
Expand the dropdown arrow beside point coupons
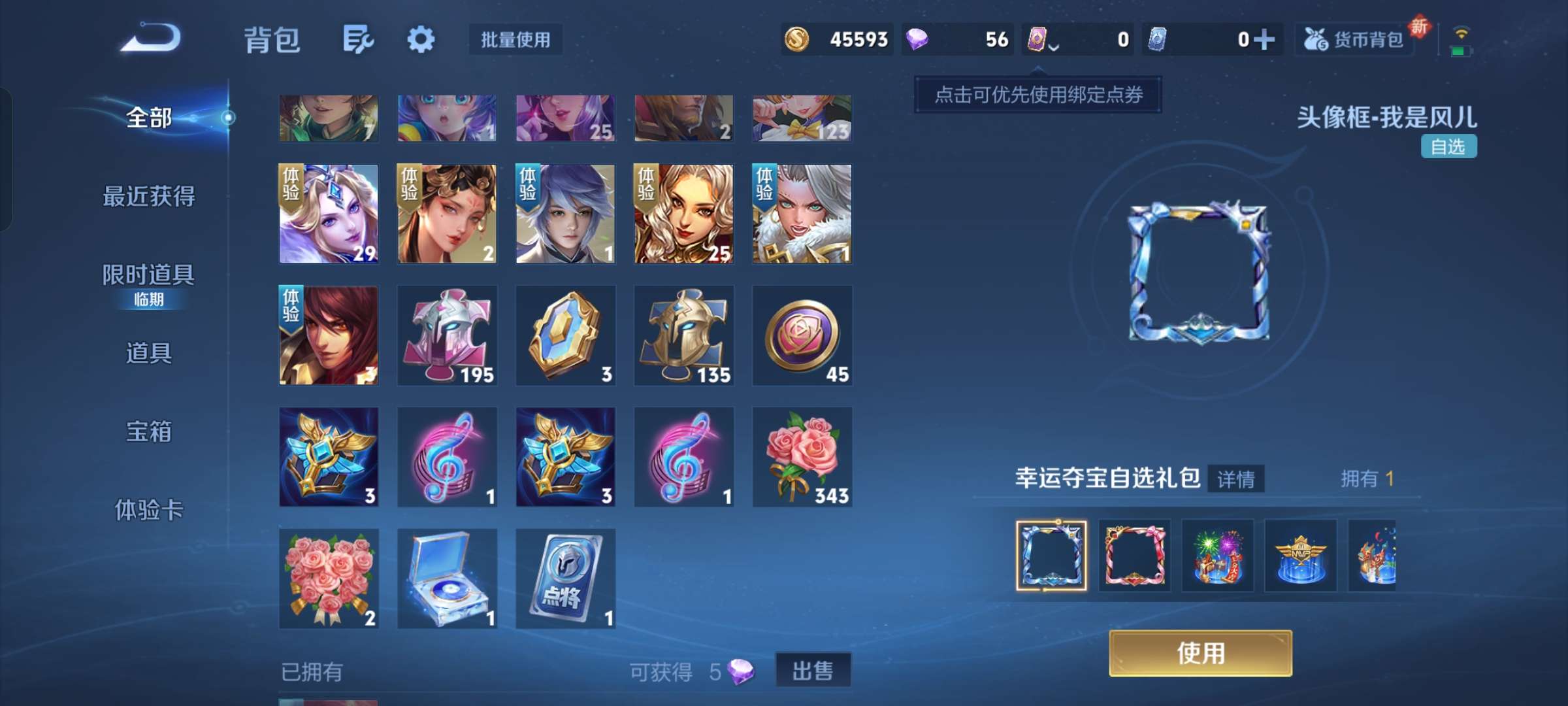coord(1053,46)
